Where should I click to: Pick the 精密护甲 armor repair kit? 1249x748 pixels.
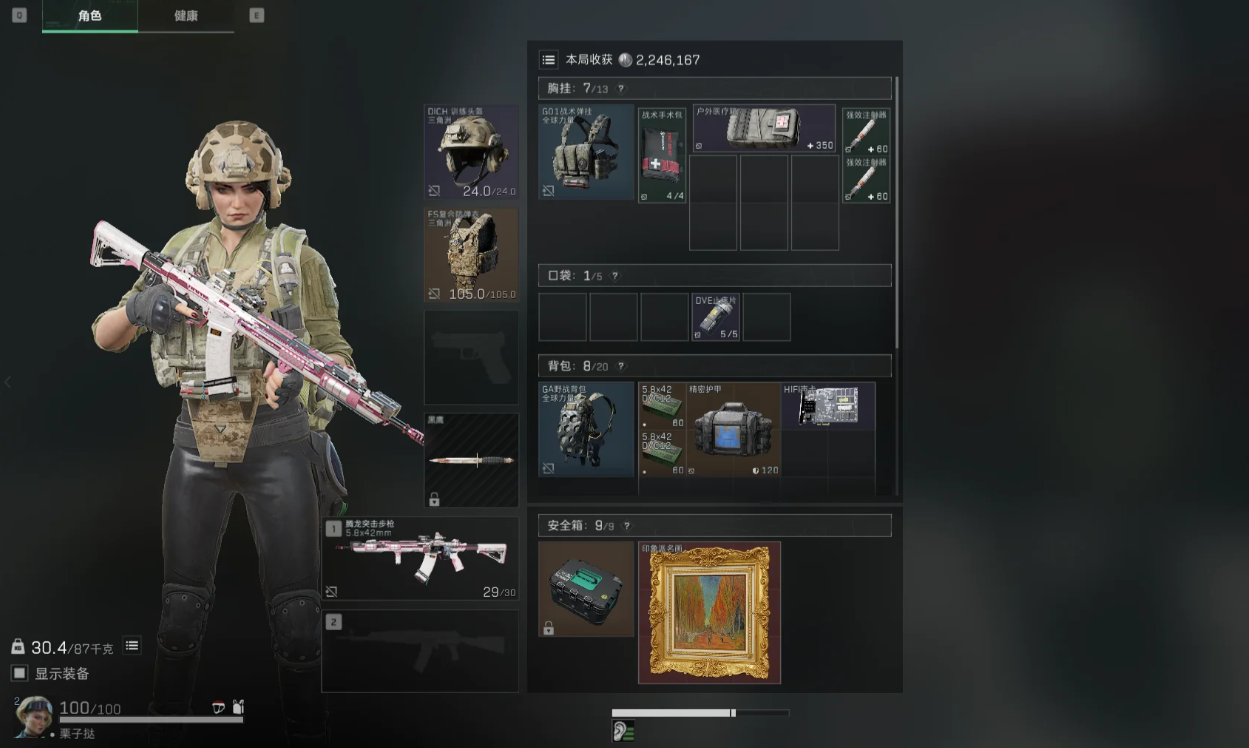(734, 429)
